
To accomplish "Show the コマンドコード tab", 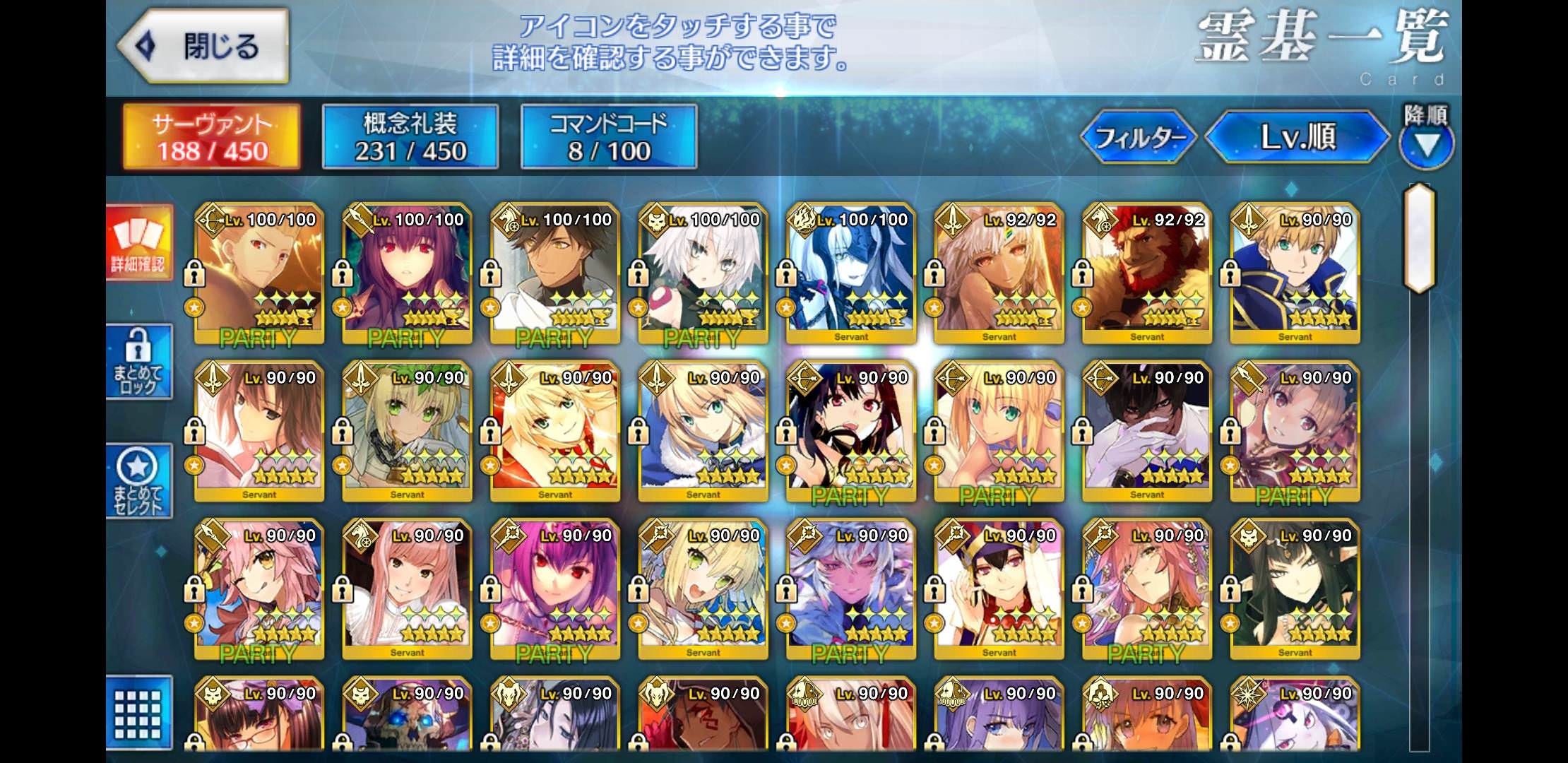I will (609, 137).
